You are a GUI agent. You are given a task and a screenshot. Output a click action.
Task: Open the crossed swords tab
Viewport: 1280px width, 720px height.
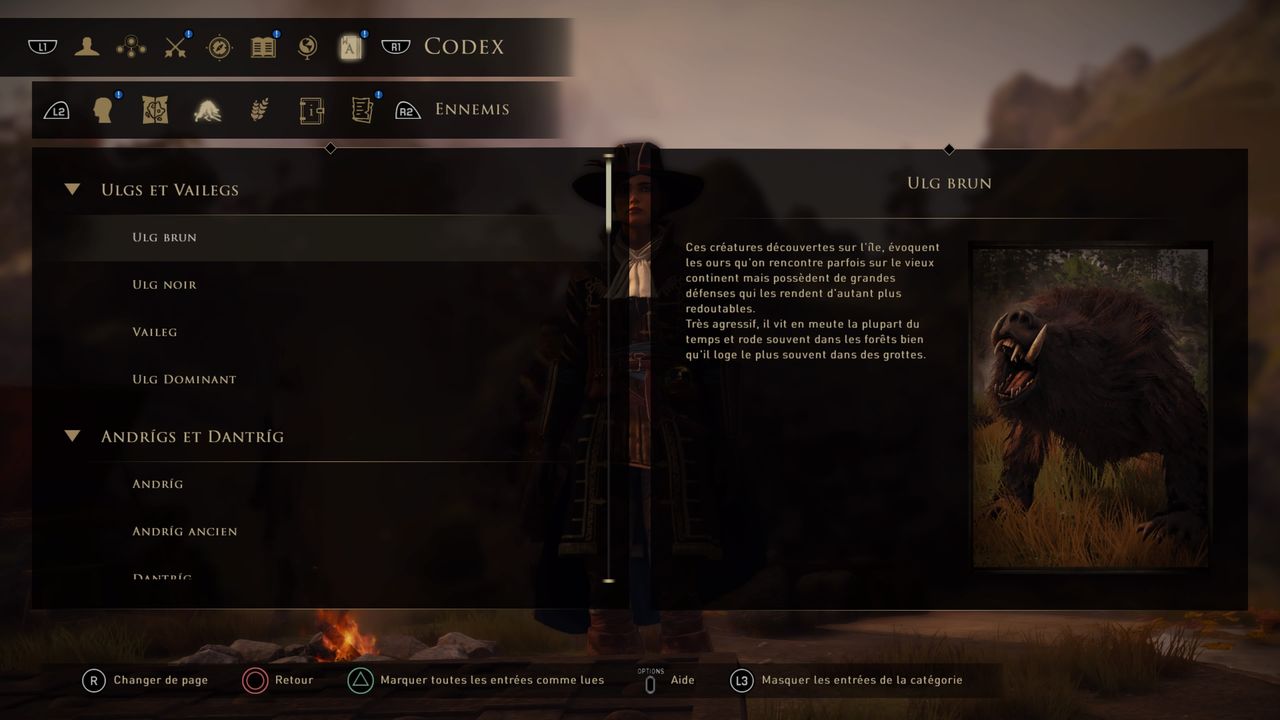(x=176, y=47)
